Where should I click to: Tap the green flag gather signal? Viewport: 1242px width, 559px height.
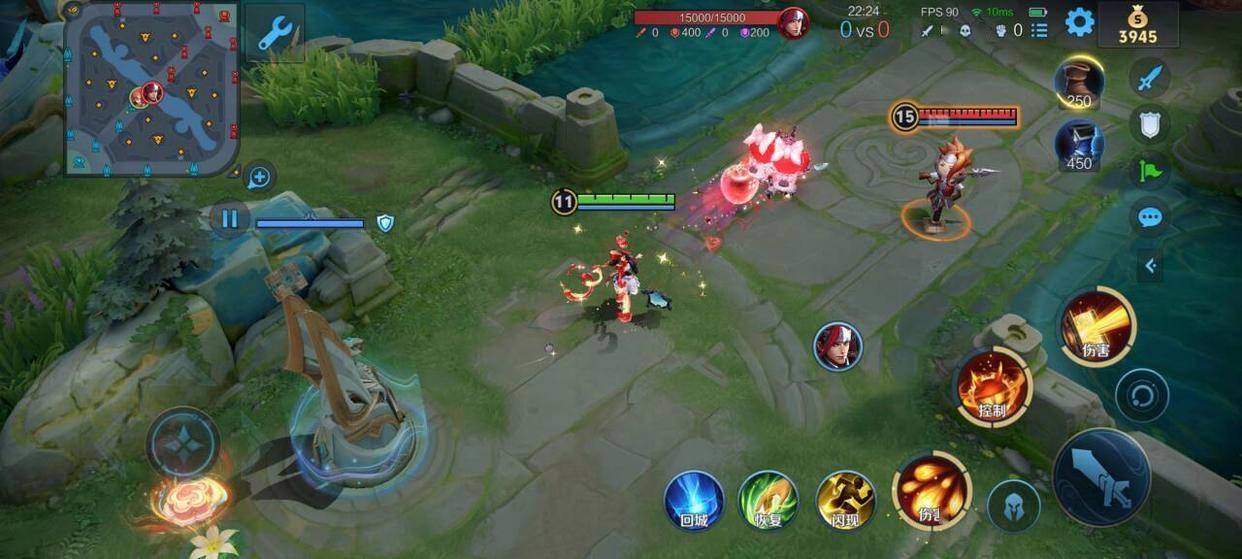point(1150,170)
